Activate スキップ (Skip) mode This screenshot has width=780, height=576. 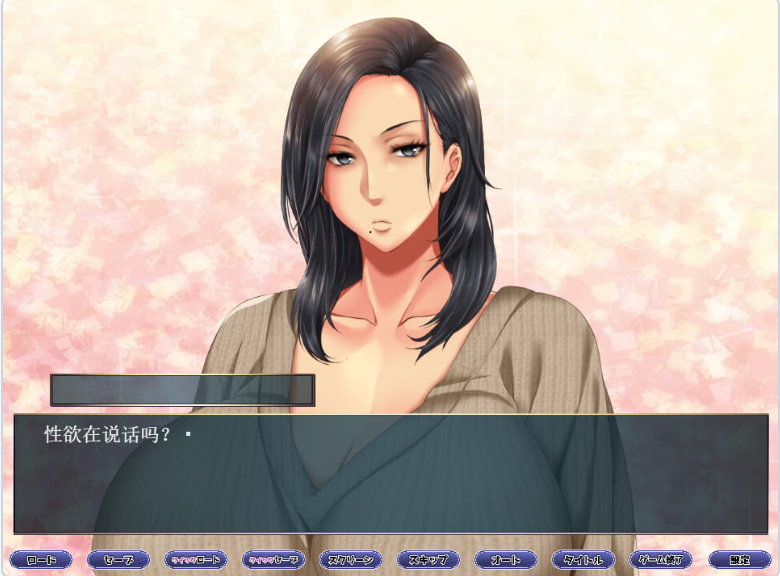coord(428,560)
